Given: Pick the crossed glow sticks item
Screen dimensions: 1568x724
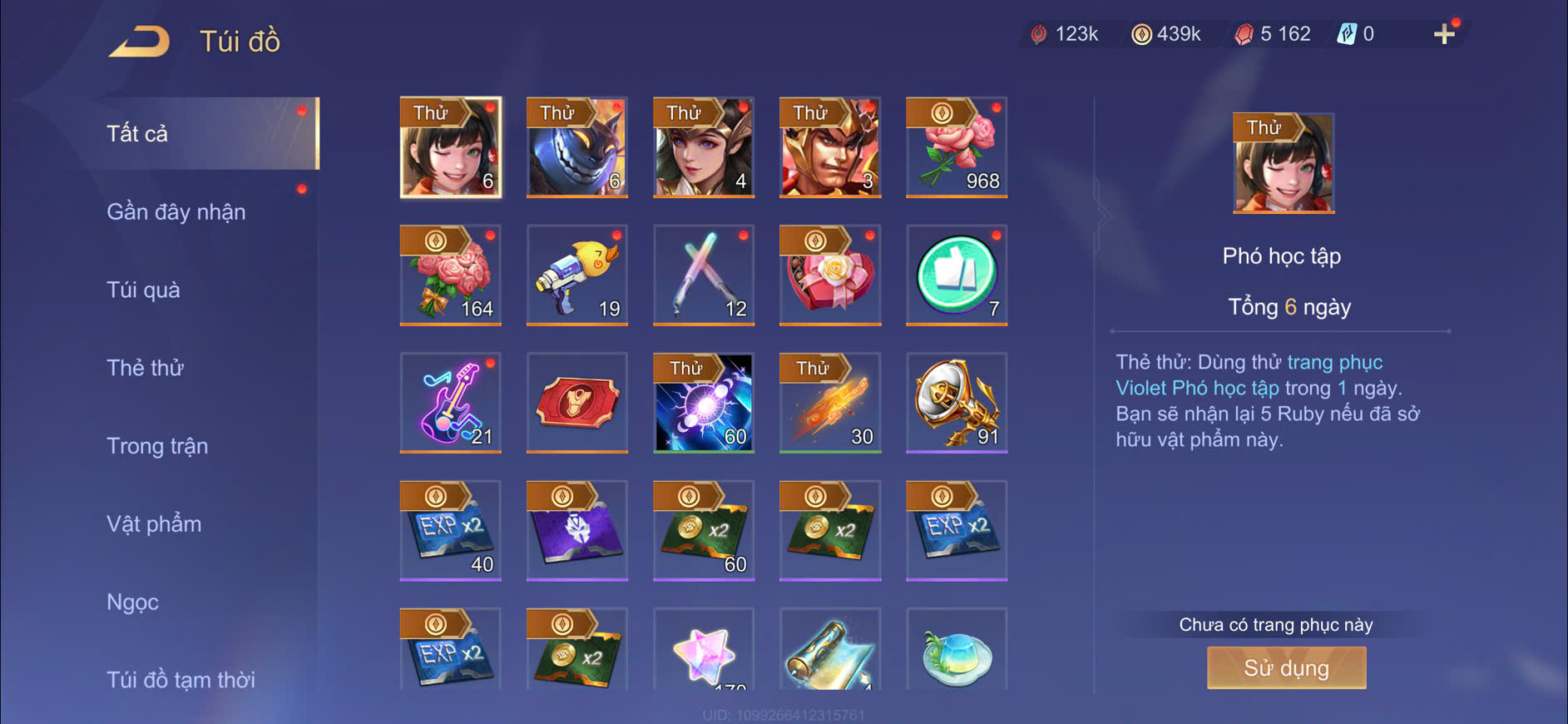Looking at the screenshot, I should (703, 275).
